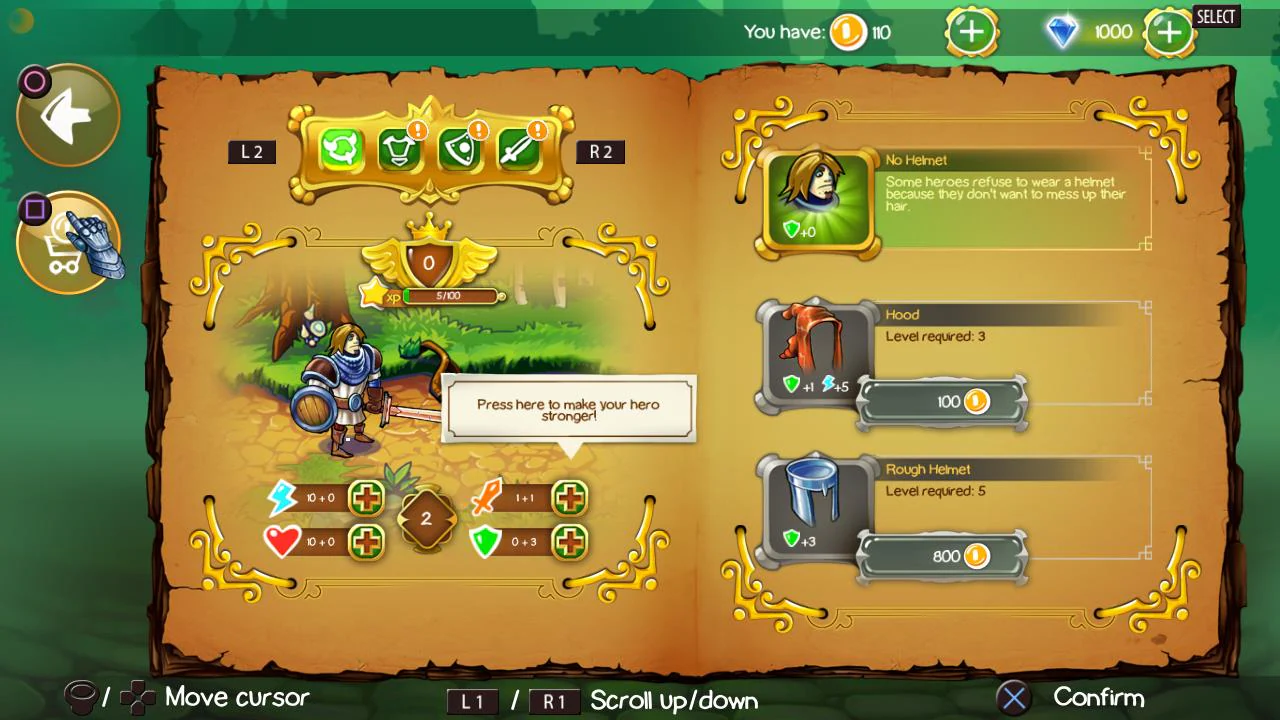Click the hero character on the left page
This screenshot has width=1280, height=720.
[x=350, y=390]
